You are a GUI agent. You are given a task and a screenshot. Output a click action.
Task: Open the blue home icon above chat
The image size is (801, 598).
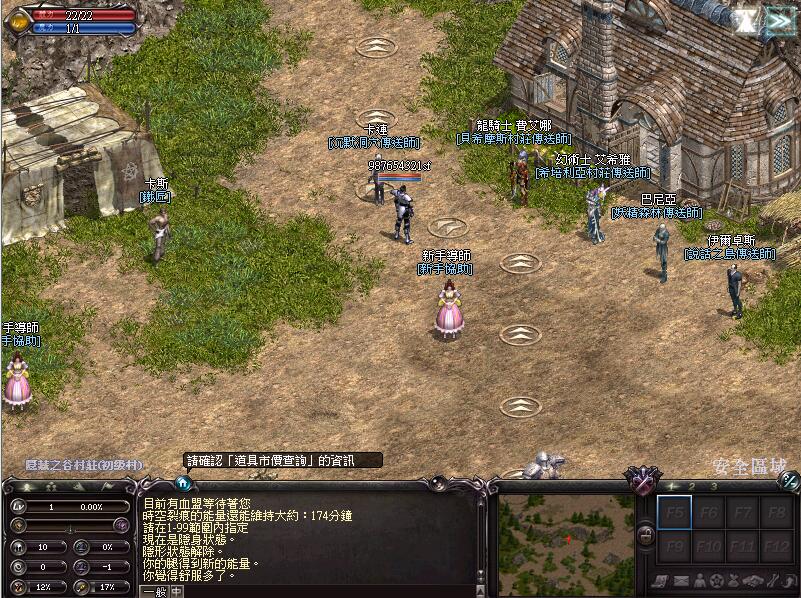[x=183, y=483]
